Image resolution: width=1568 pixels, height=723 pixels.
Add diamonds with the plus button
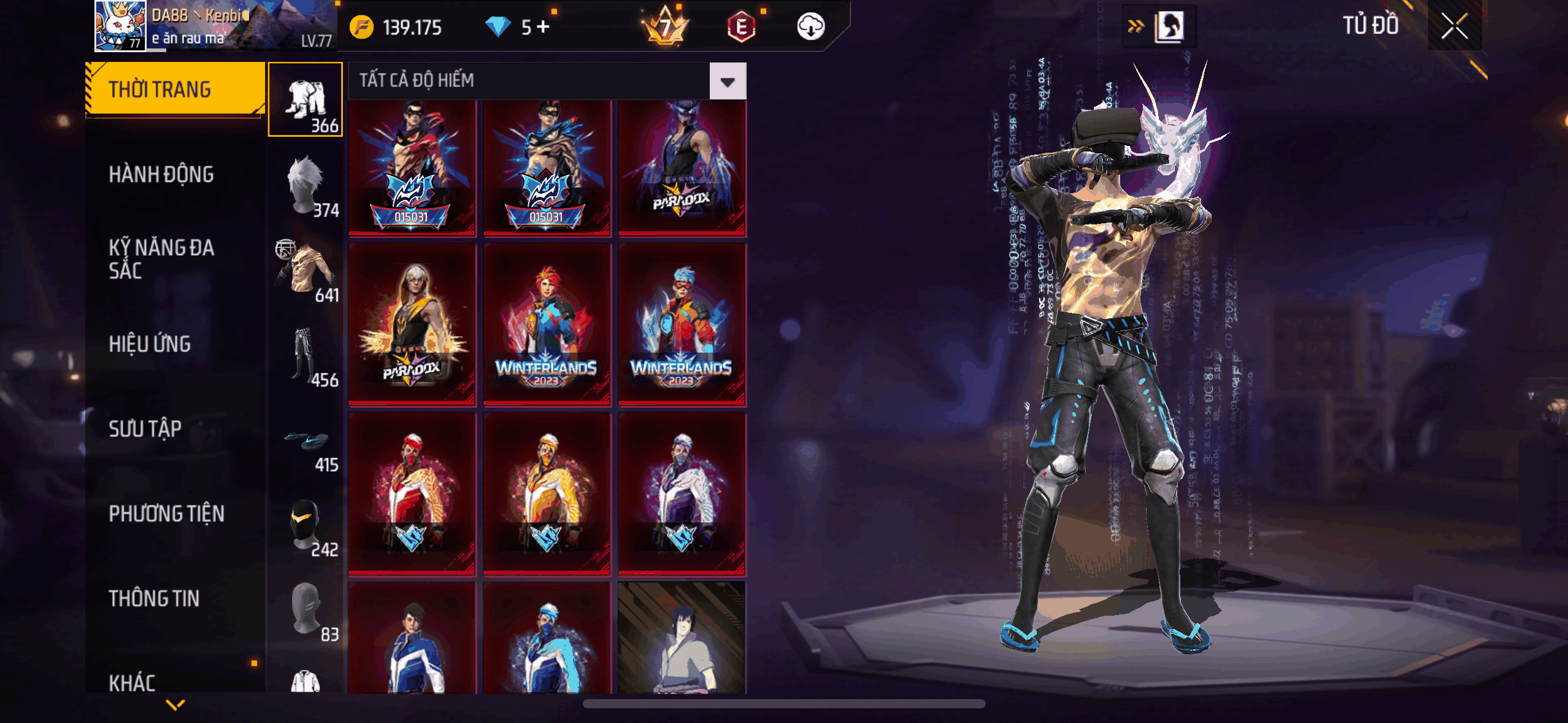pos(543,27)
